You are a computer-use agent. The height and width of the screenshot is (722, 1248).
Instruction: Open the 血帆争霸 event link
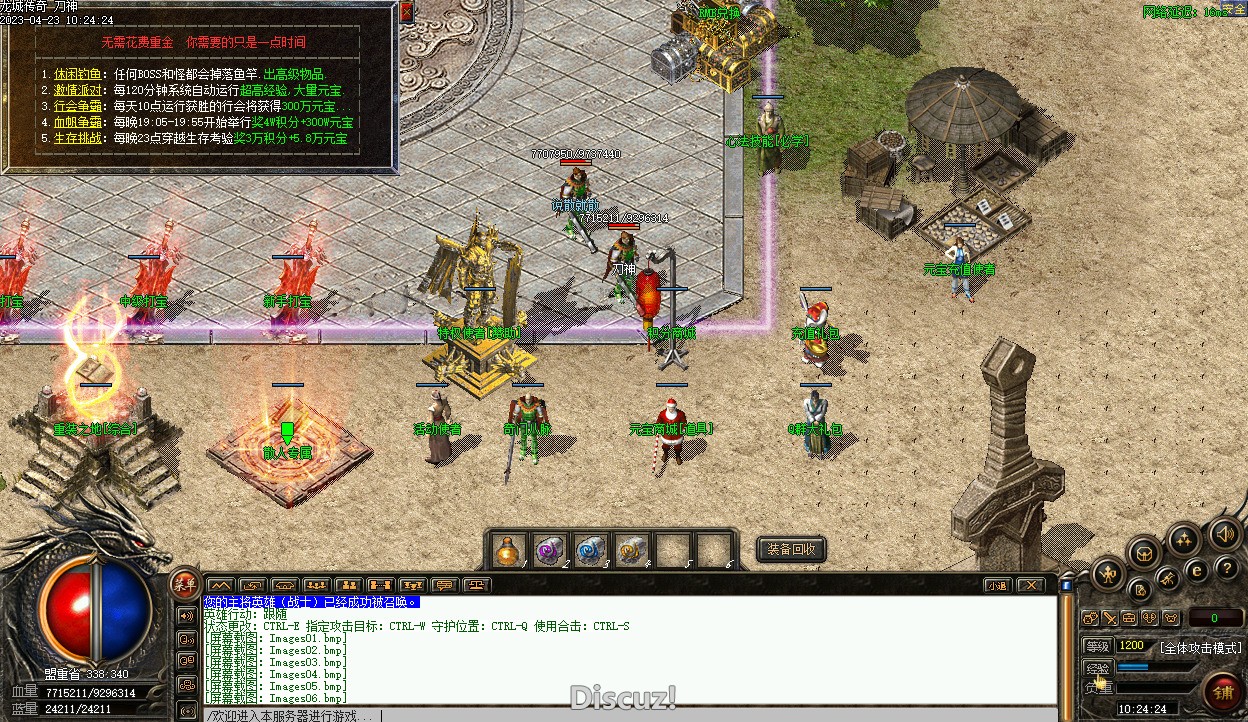78,122
